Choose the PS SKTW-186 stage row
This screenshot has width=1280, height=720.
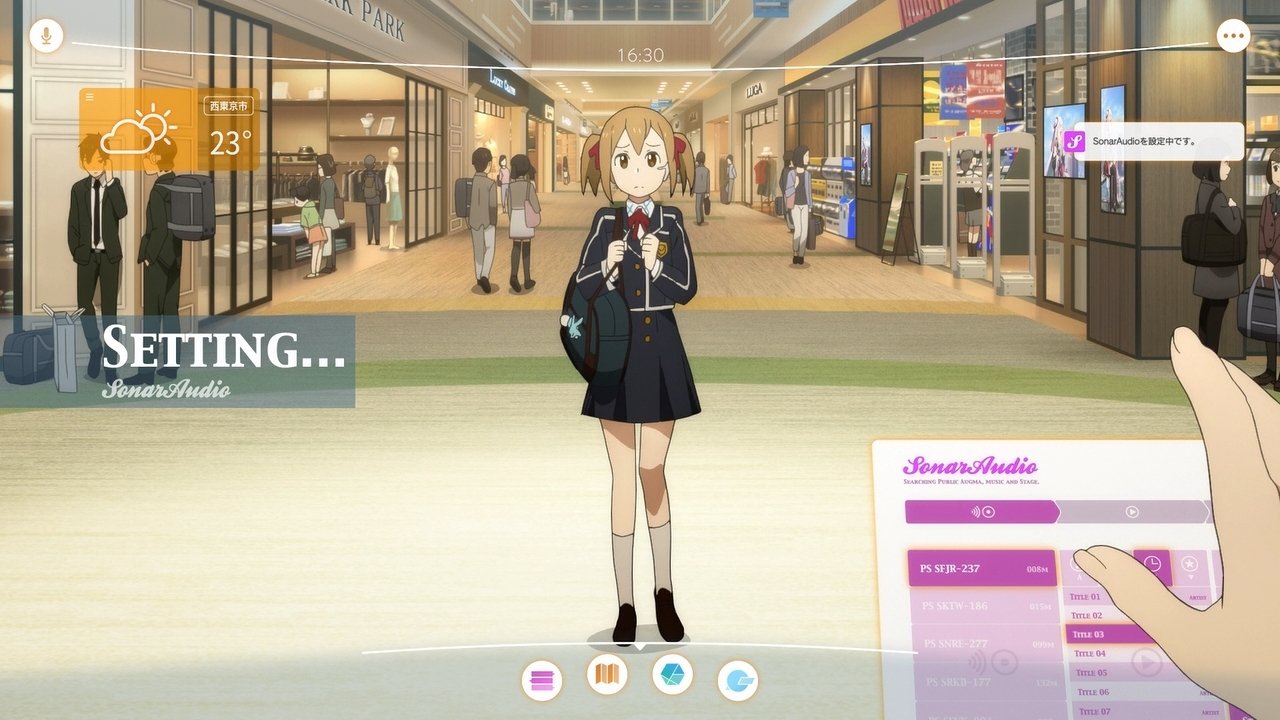981,606
